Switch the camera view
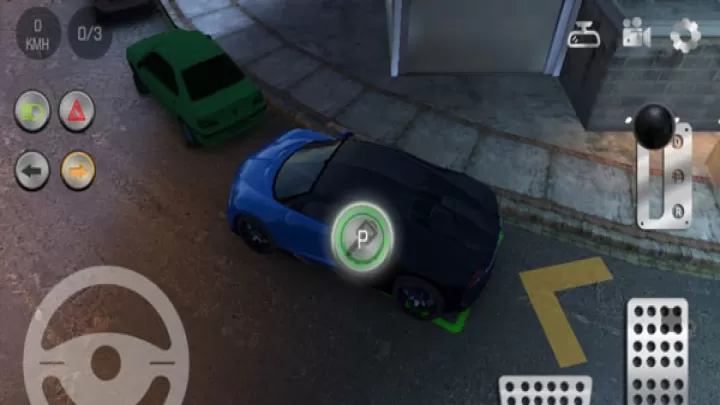 coord(635,35)
